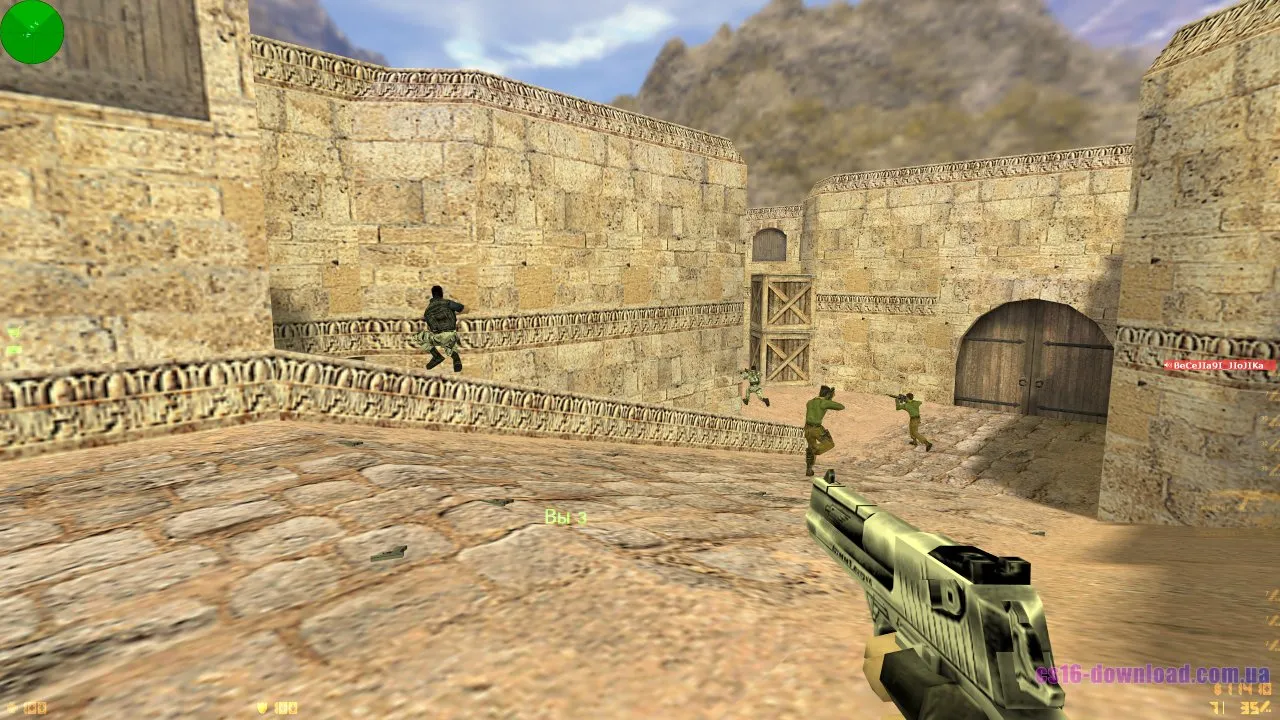Click the Вы 3 chat message text

click(564, 517)
